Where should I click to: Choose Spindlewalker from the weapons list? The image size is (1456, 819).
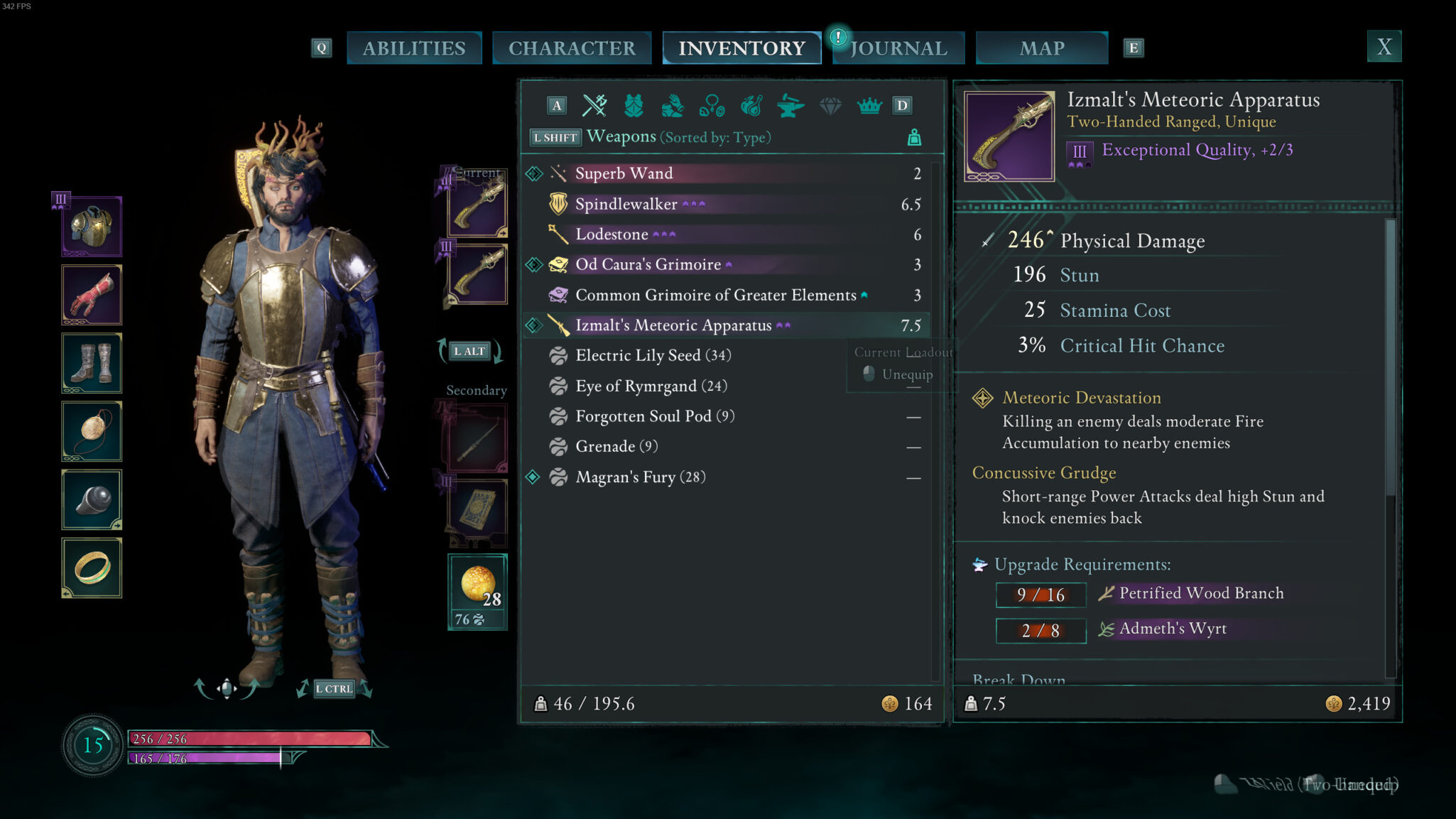click(x=626, y=205)
